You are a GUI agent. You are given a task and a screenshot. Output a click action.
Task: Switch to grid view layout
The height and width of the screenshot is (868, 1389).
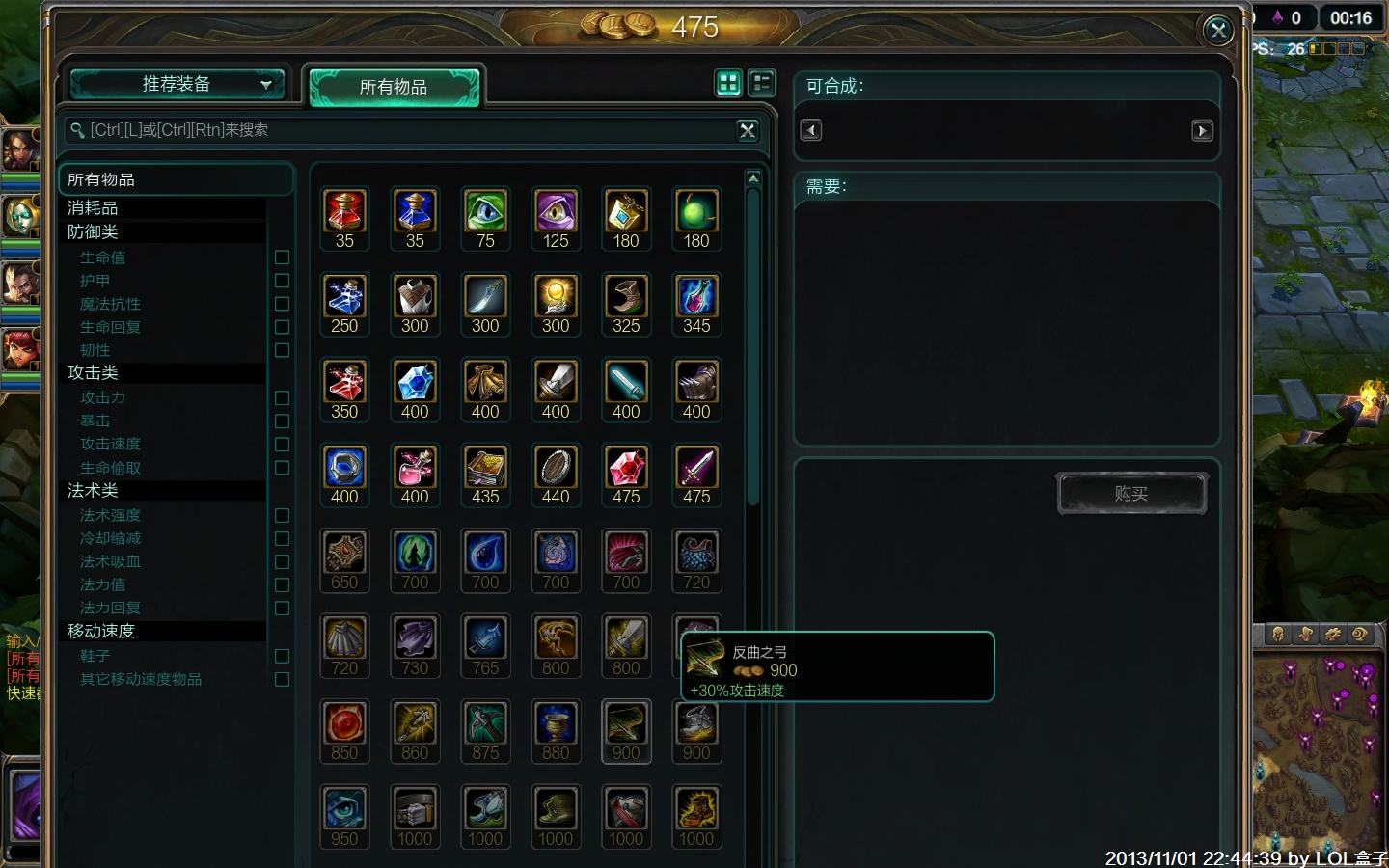[728, 83]
